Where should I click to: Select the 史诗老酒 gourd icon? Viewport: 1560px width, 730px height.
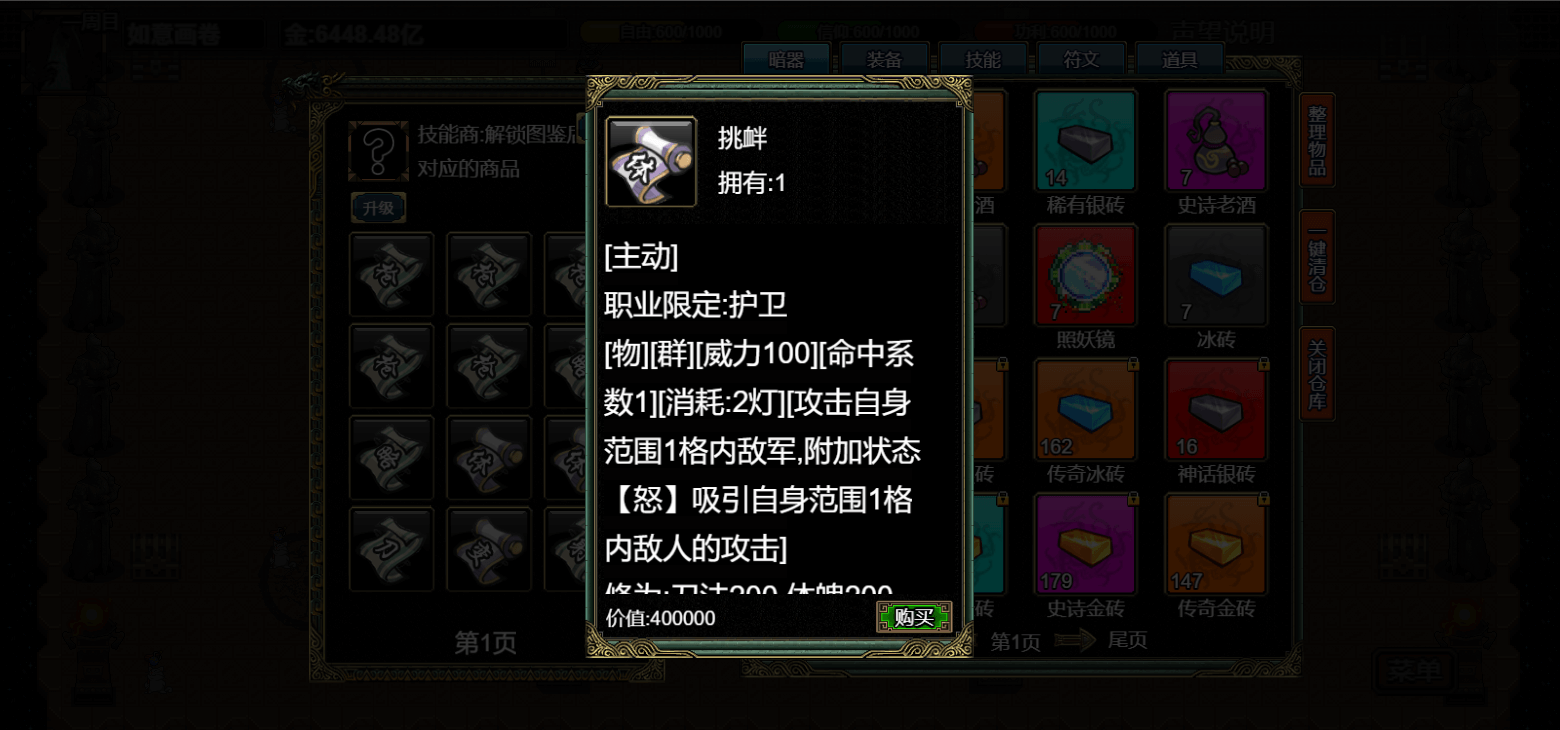pyautogui.click(x=1216, y=140)
